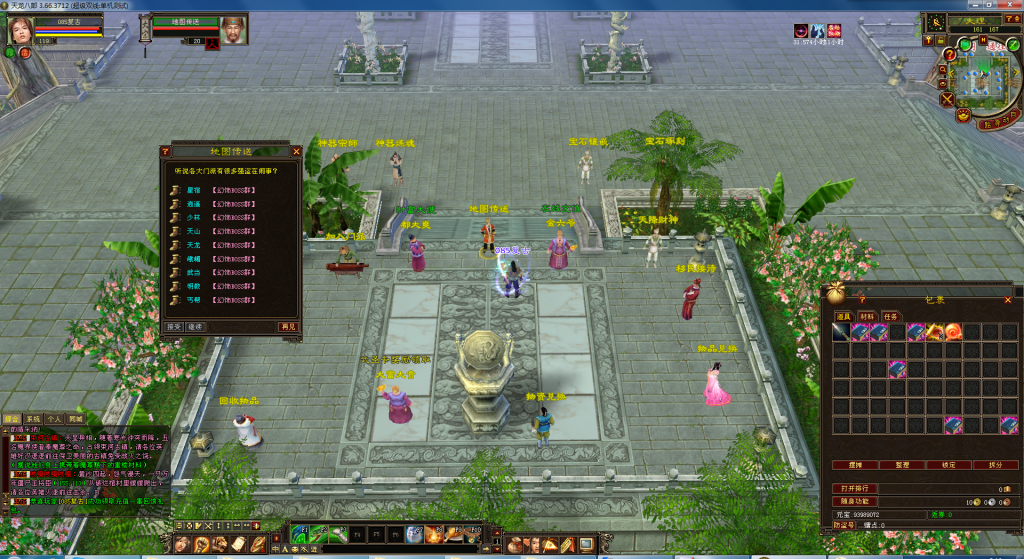Pick the 武当 destination entry
The height and width of the screenshot is (559, 1024).
193,272
